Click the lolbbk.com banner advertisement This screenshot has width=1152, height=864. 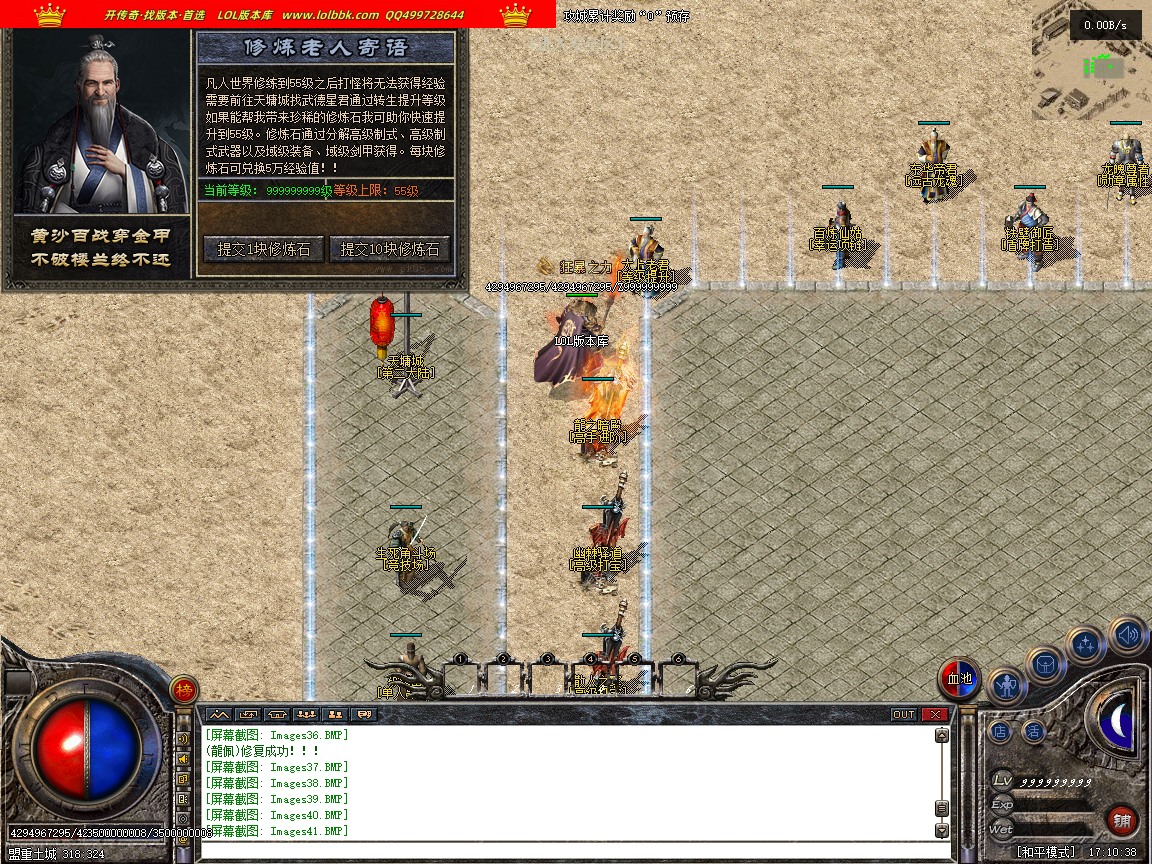[278, 14]
